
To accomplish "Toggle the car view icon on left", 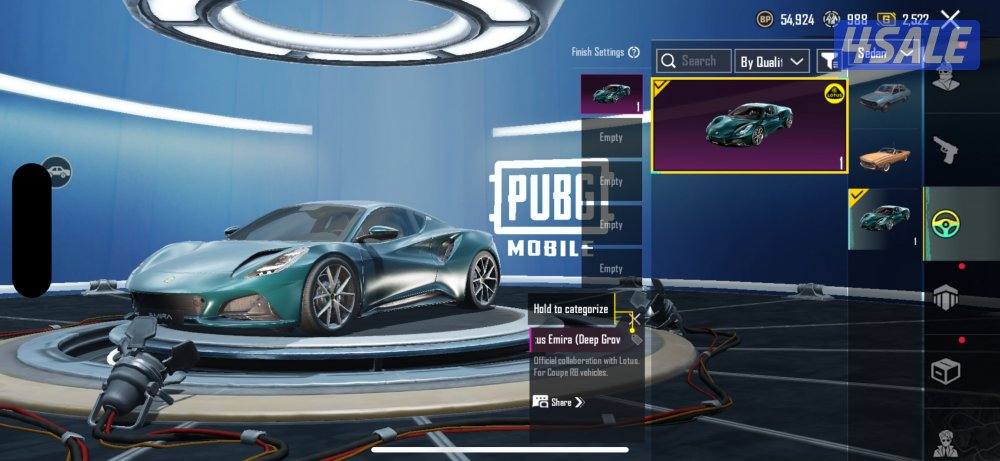I will 56,171.
